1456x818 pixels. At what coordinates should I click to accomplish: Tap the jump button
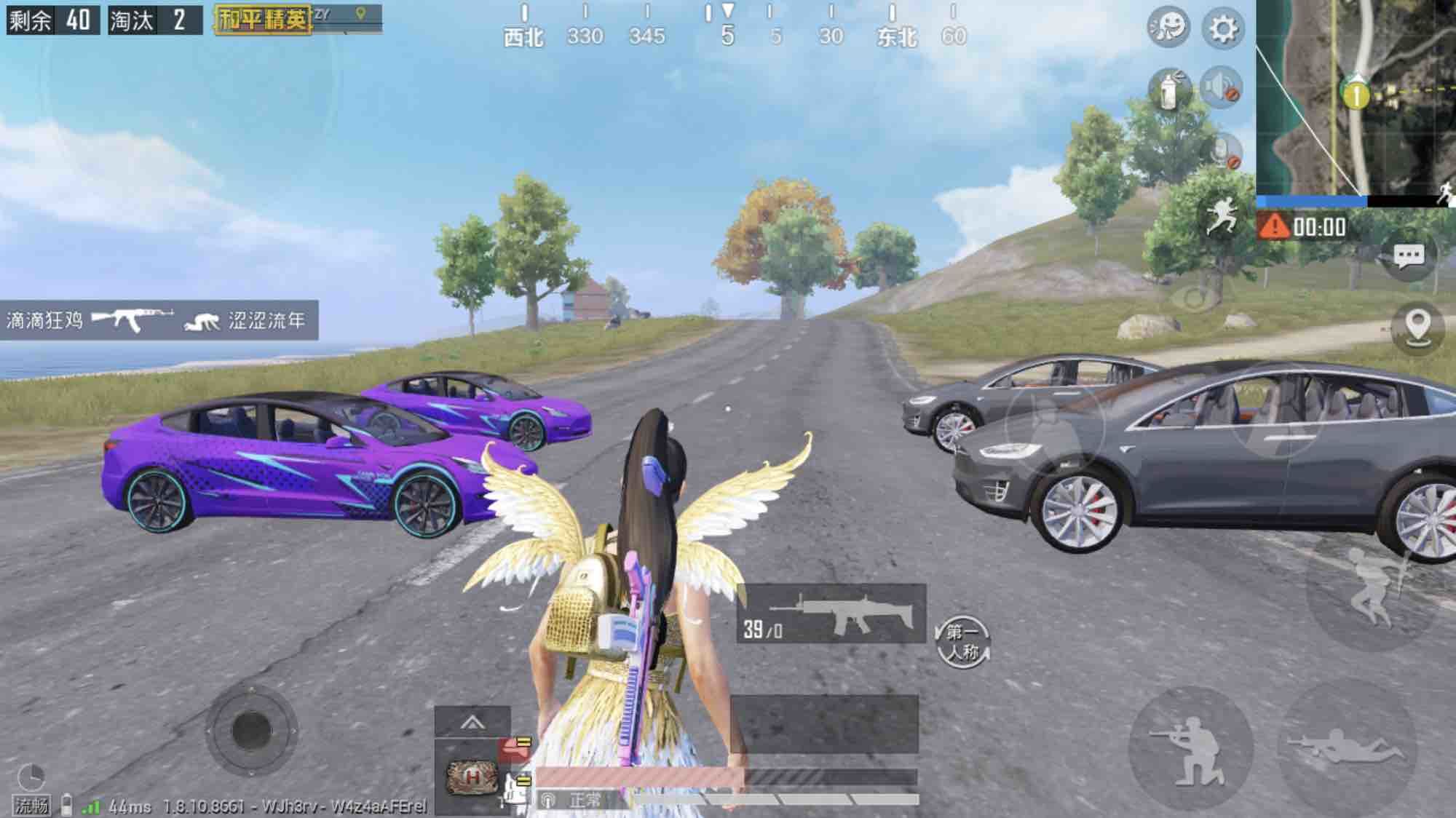coord(1369,588)
